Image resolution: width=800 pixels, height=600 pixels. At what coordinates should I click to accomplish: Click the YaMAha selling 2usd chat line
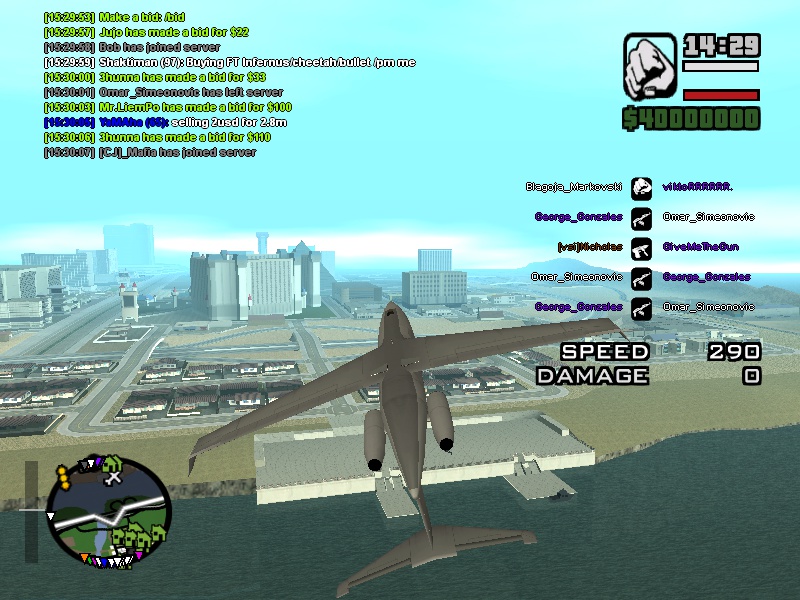pos(171,122)
